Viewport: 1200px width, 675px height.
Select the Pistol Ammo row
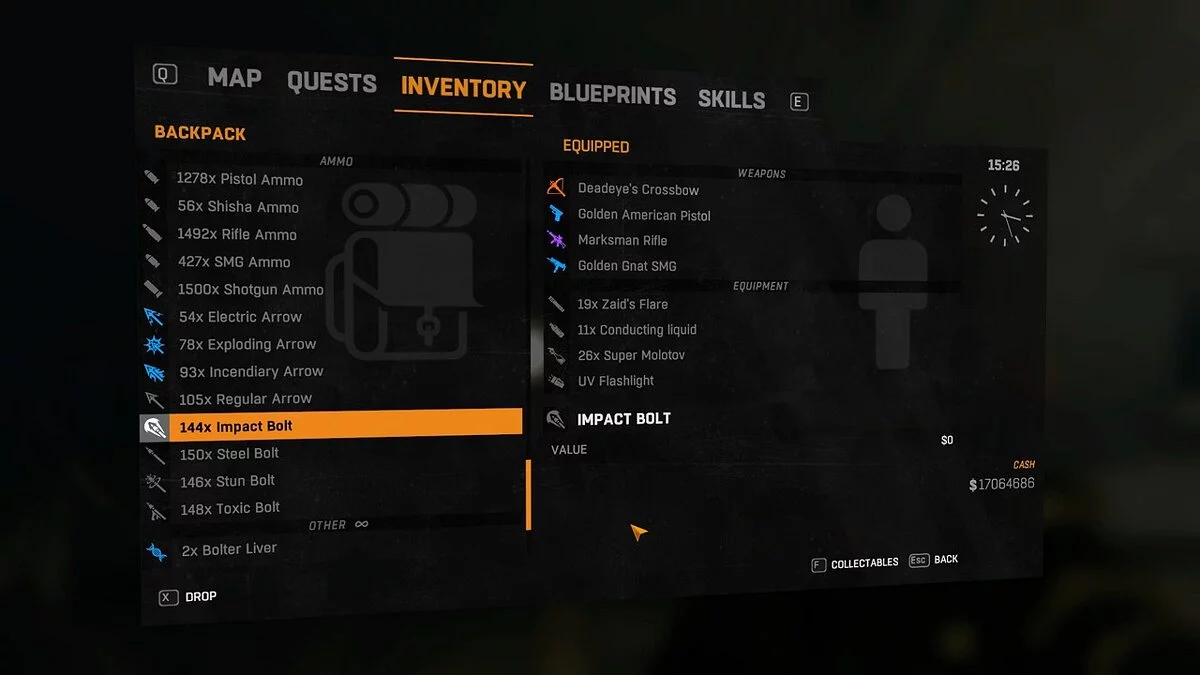click(240, 180)
